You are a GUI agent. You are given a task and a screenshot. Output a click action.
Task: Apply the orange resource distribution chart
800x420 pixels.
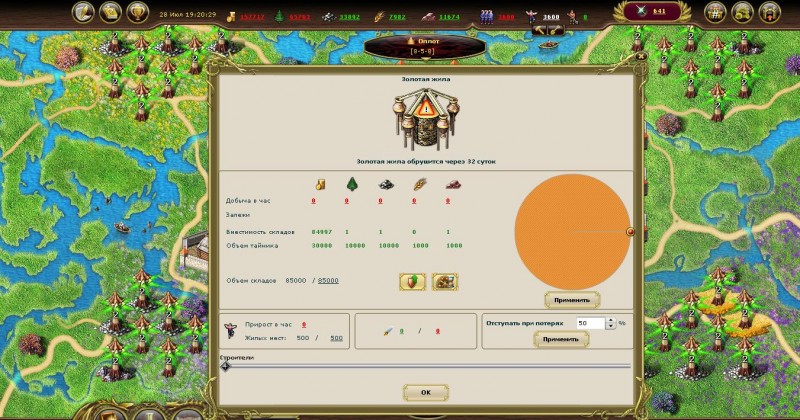[x=572, y=299]
